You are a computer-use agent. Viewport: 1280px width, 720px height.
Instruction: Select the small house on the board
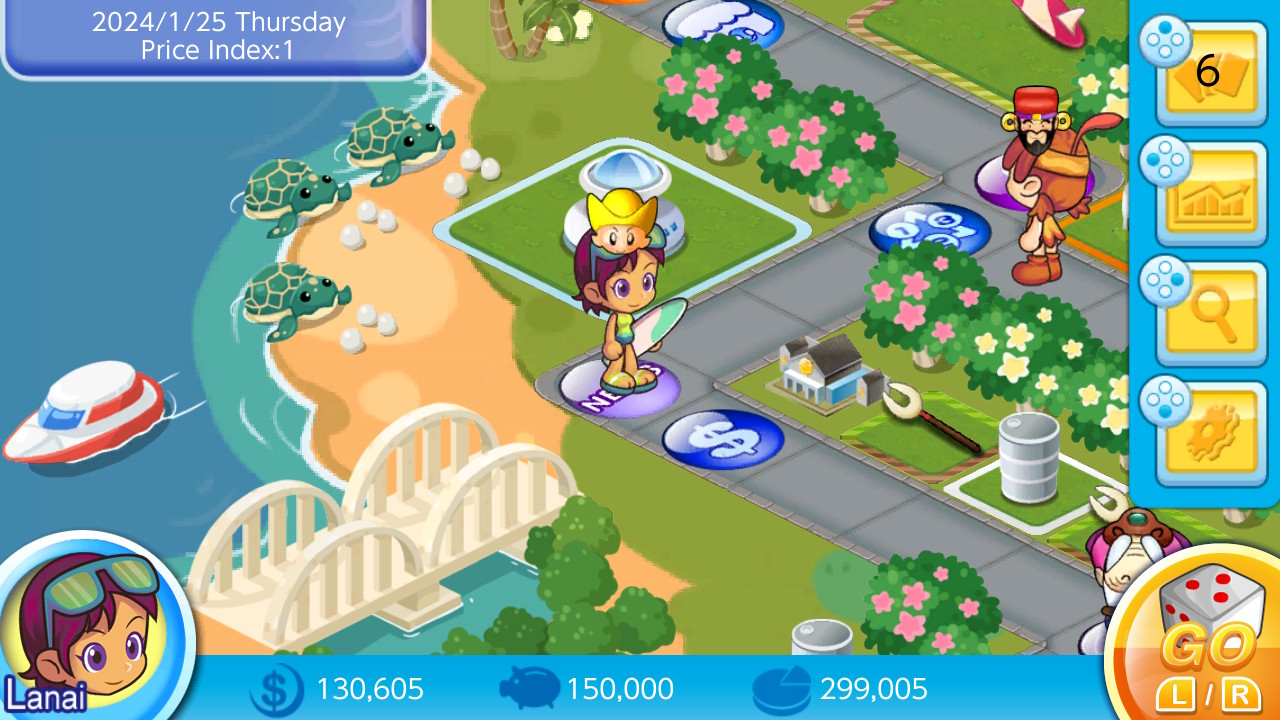(x=822, y=370)
